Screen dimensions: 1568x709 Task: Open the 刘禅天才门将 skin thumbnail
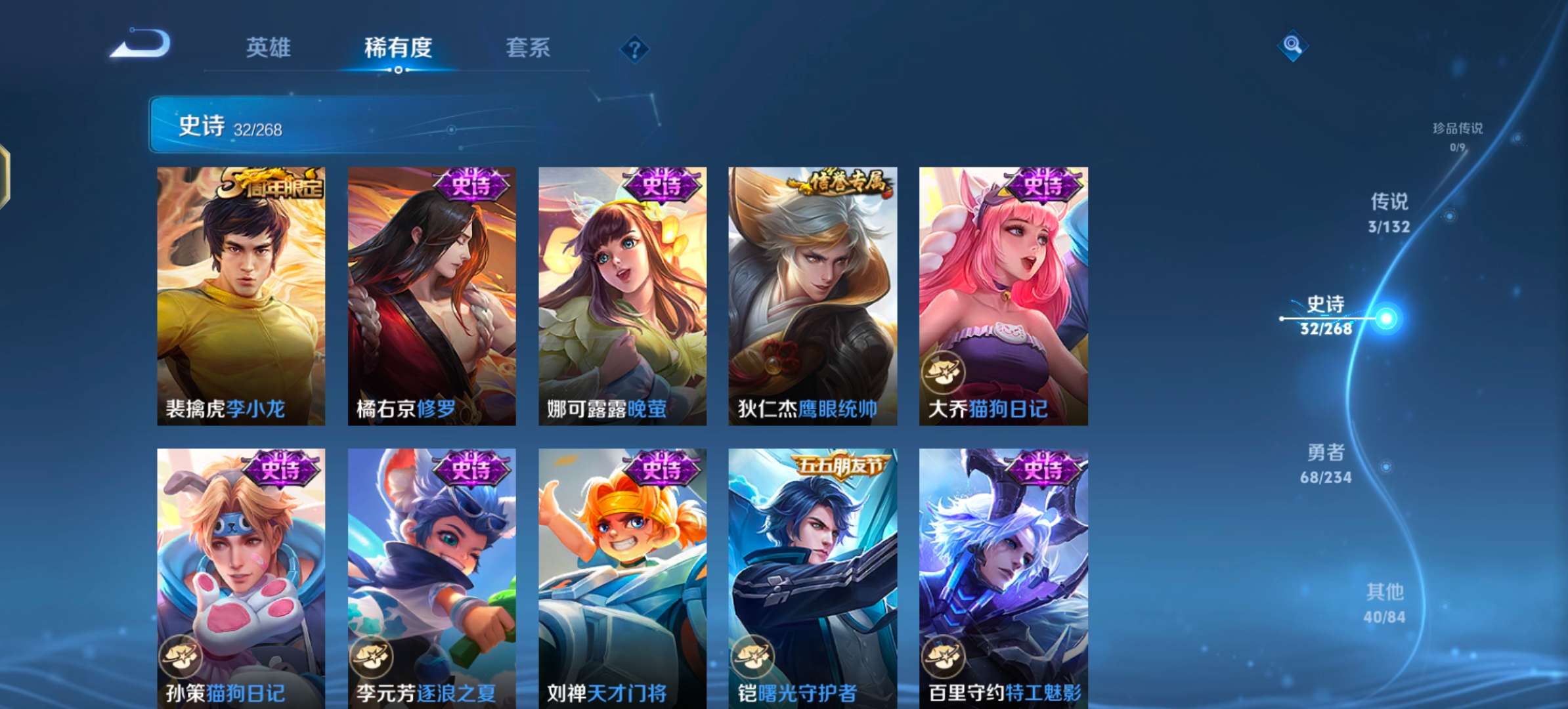click(621, 571)
